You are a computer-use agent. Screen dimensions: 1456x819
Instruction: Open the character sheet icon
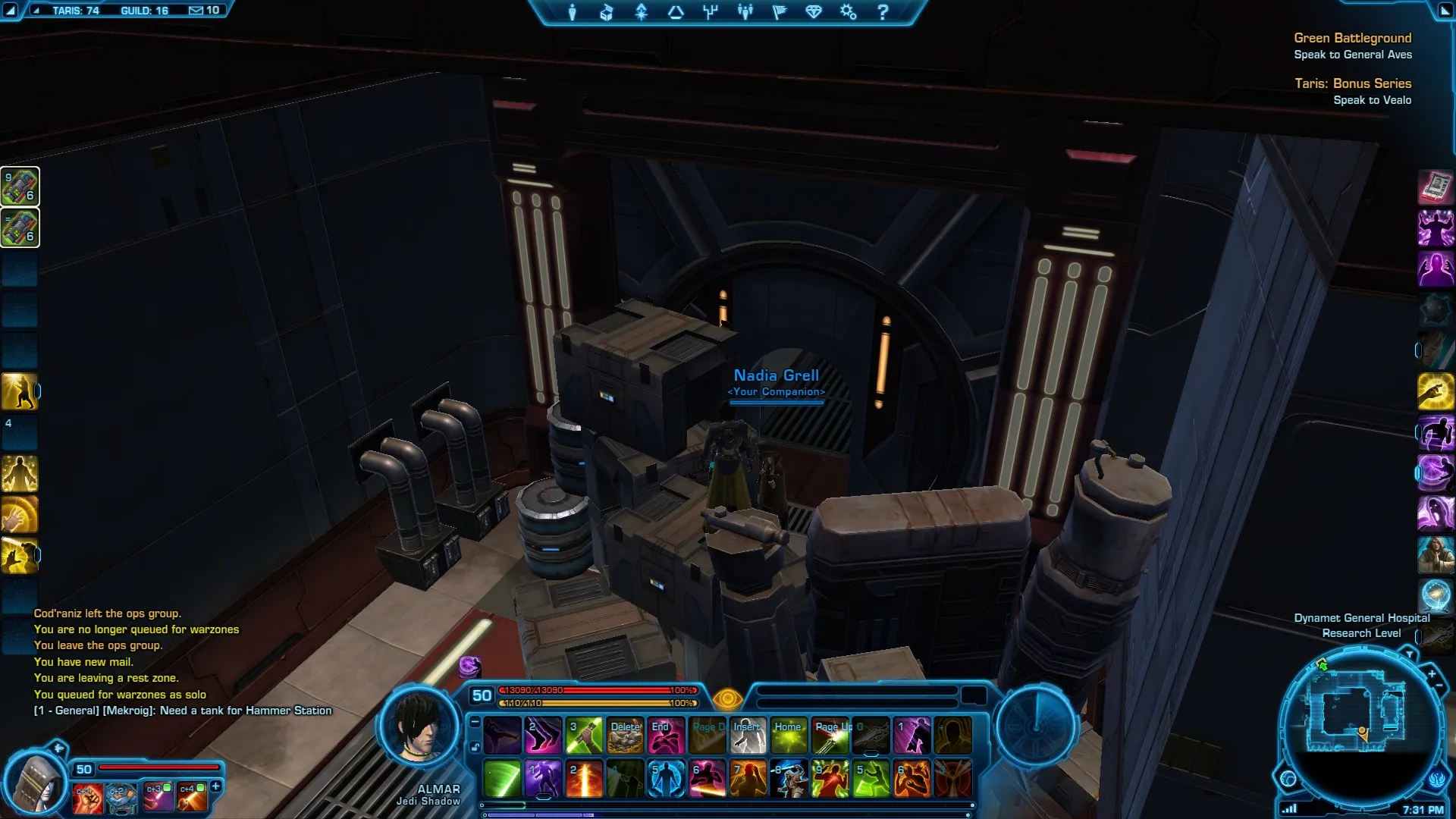point(573,12)
